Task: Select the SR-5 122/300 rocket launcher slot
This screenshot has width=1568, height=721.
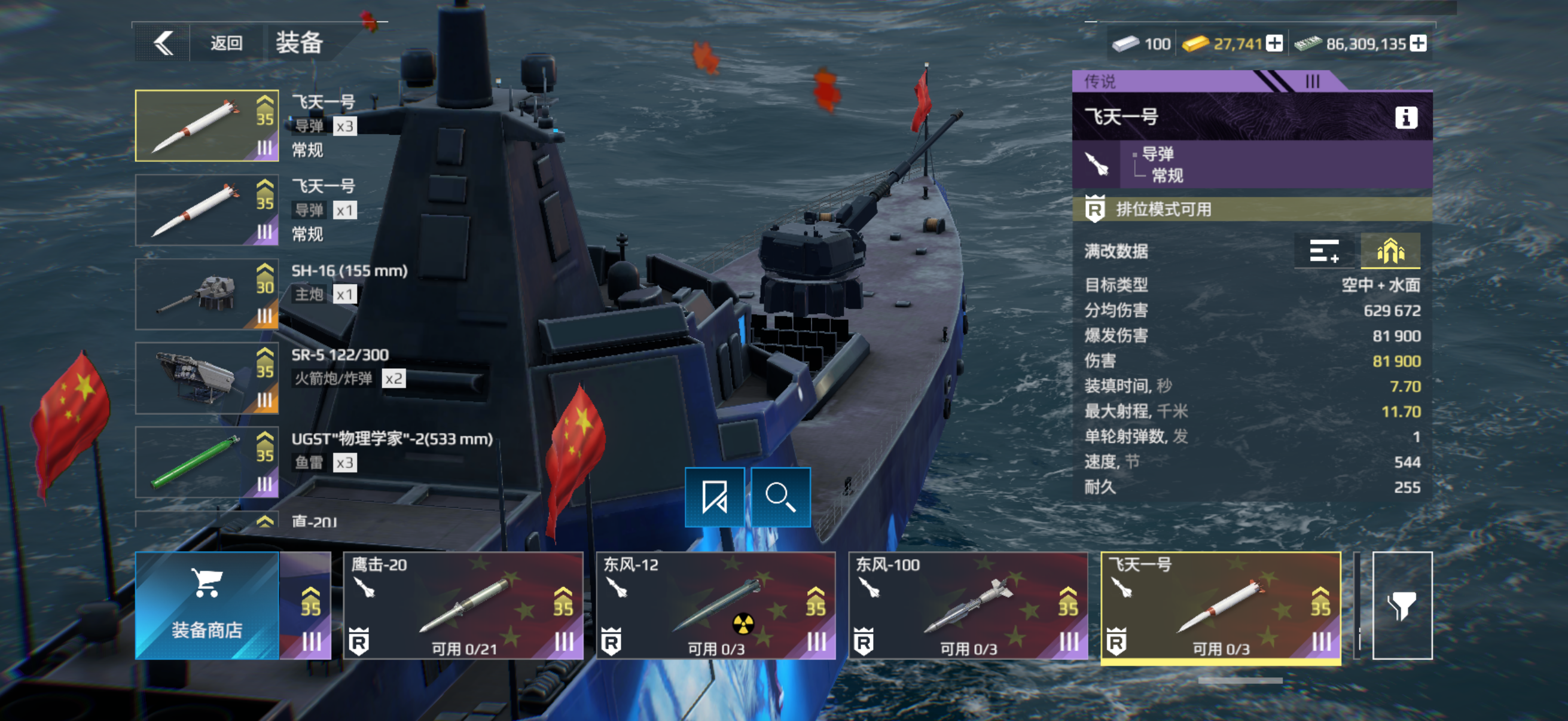Action: (x=206, y=378)
